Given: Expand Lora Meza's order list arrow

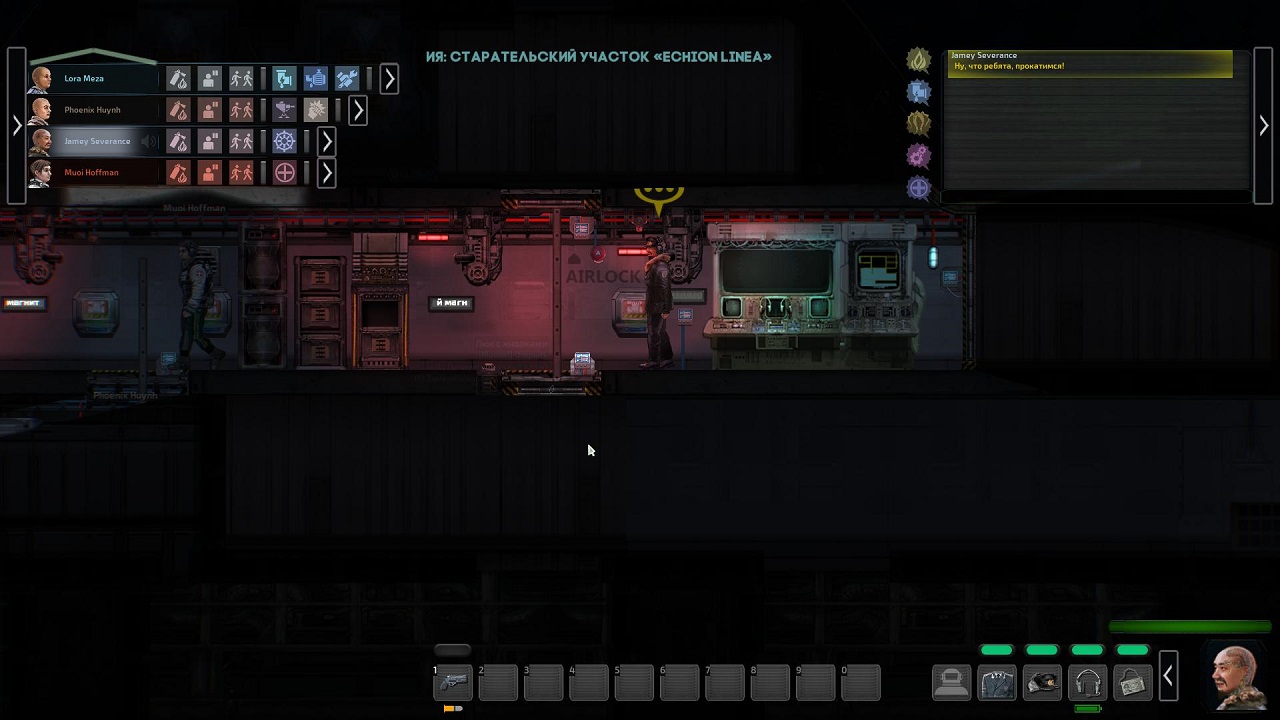Looking at the screenshot, I should click(x=389, y=78).
